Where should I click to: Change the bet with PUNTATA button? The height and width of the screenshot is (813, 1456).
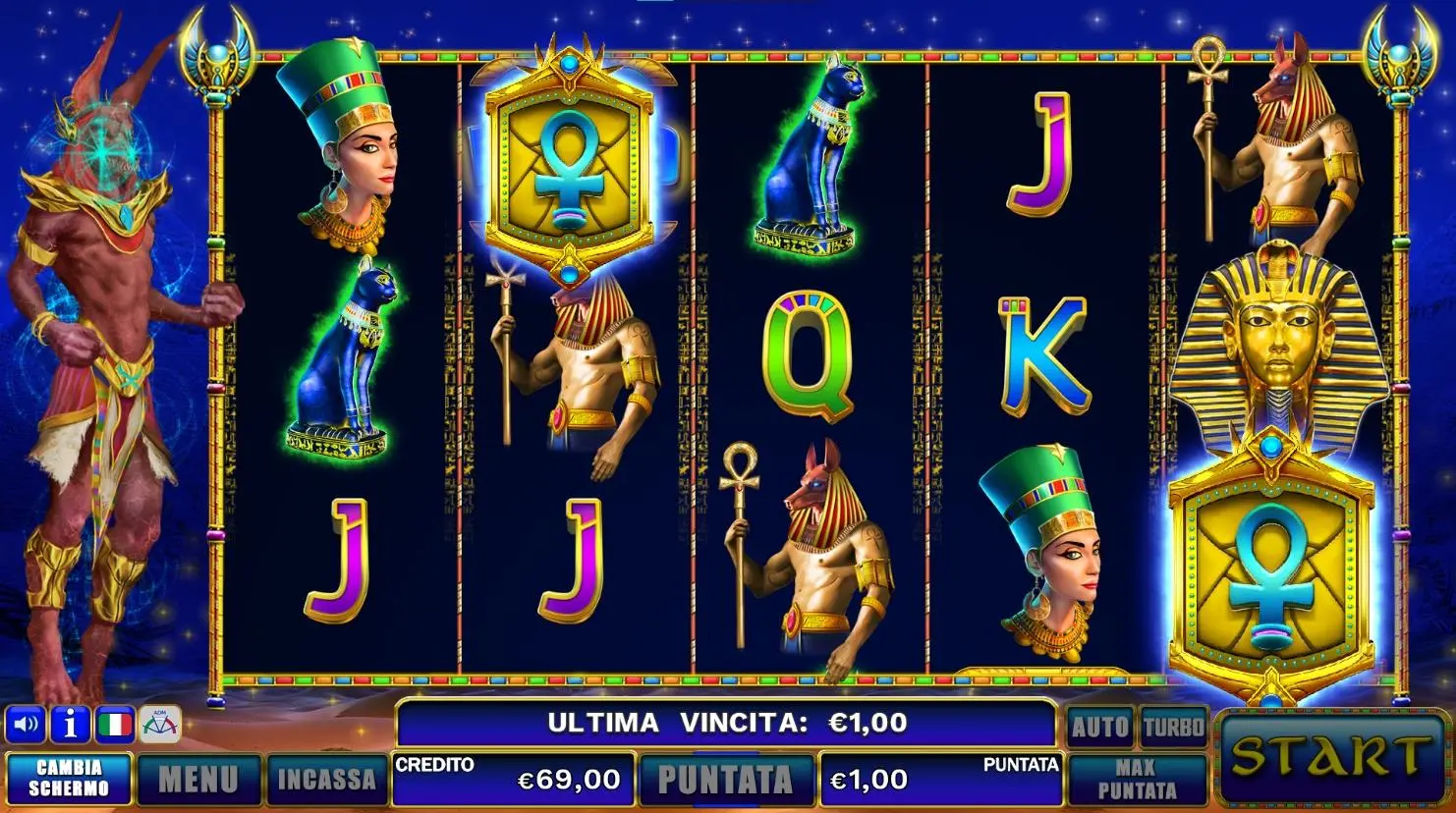[x=725, y=780]
